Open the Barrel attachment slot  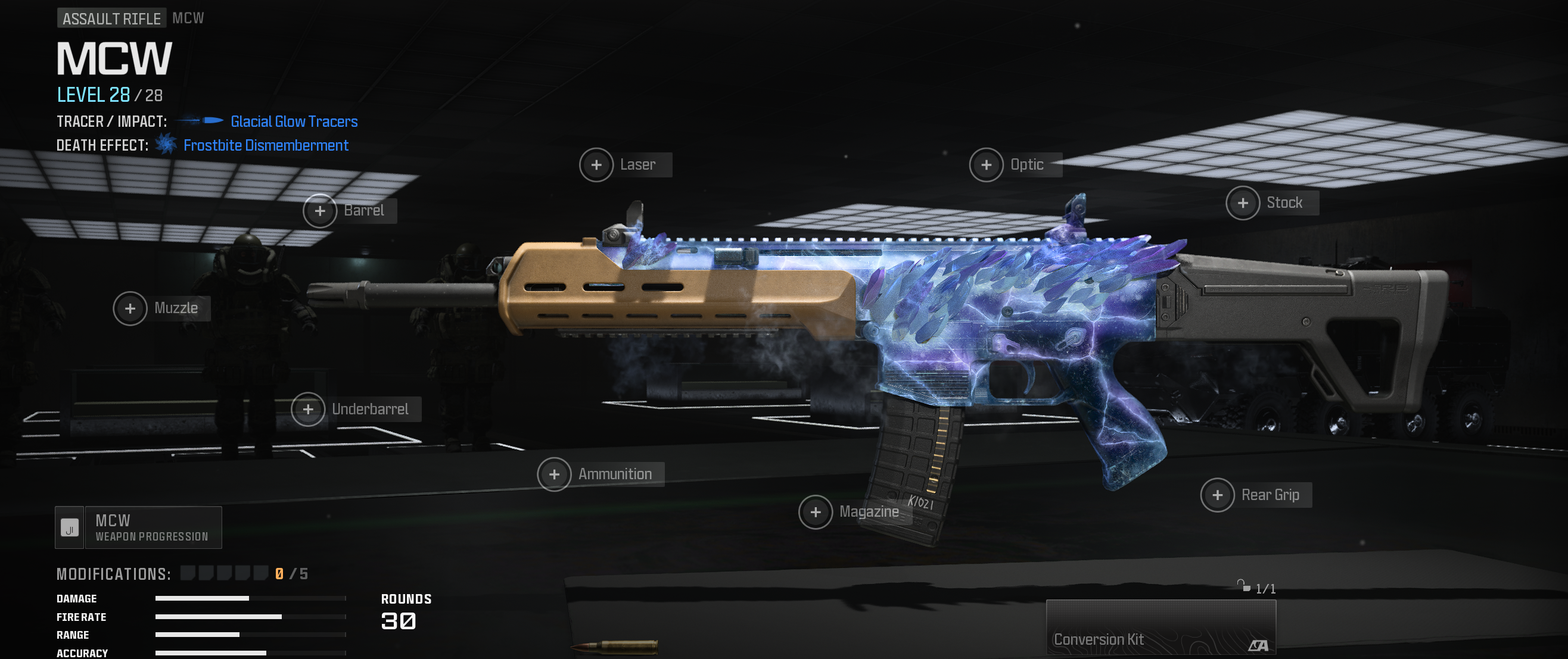tap(320, 211)
